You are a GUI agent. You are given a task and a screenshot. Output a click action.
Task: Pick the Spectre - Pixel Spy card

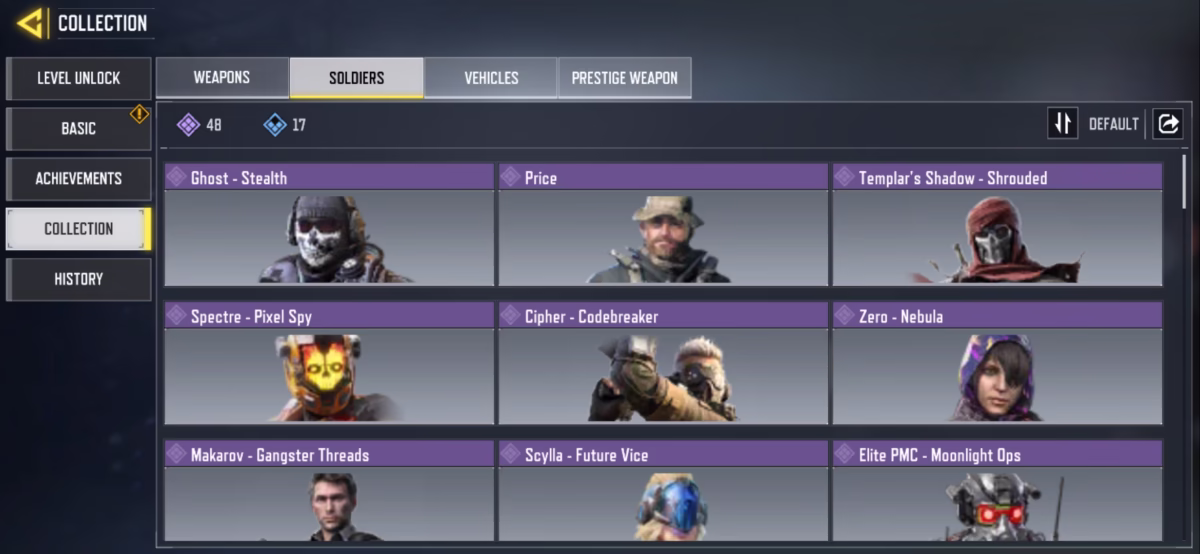point(329,364)
